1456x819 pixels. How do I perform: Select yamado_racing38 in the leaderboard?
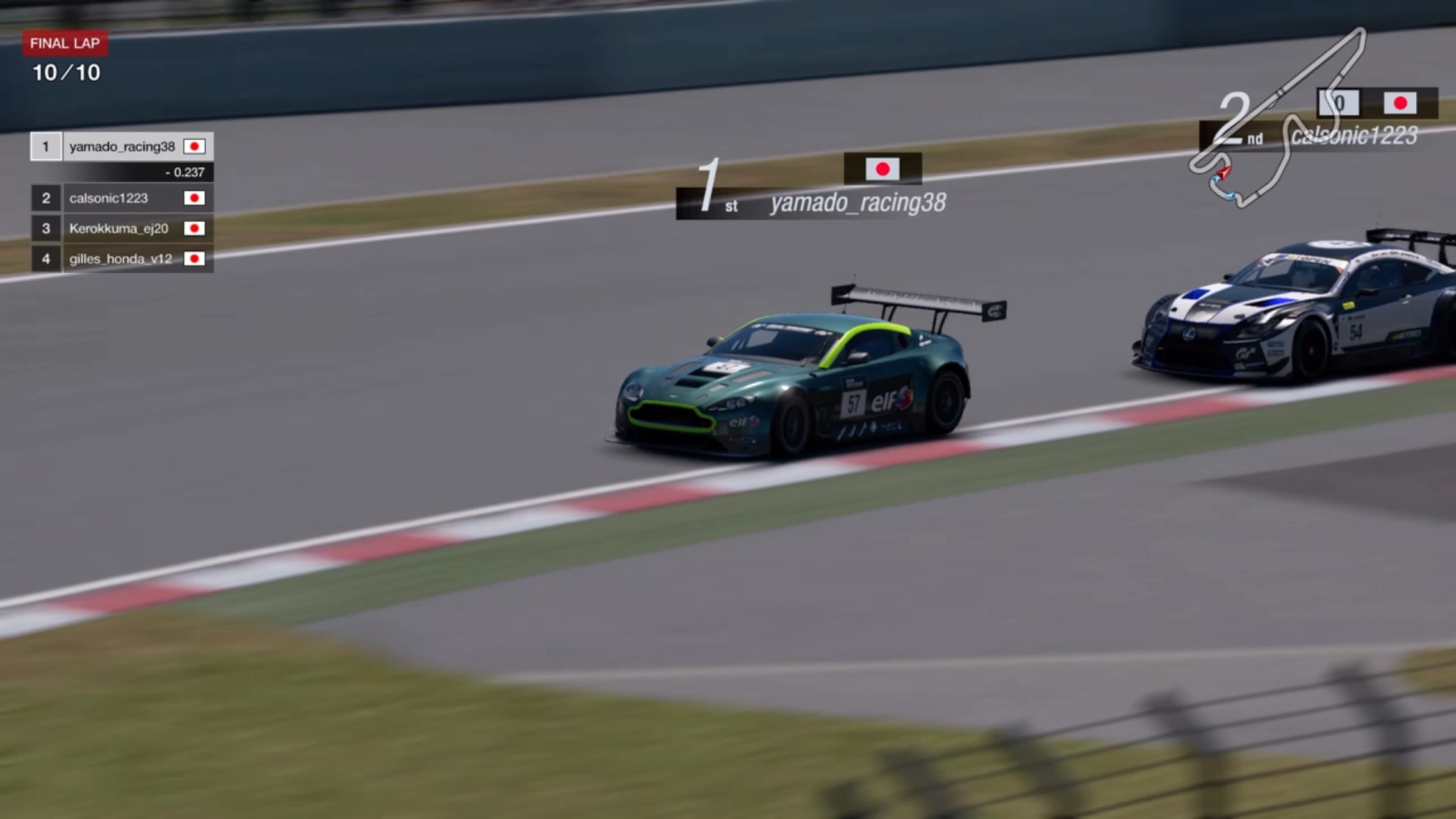tap(121, 146)
